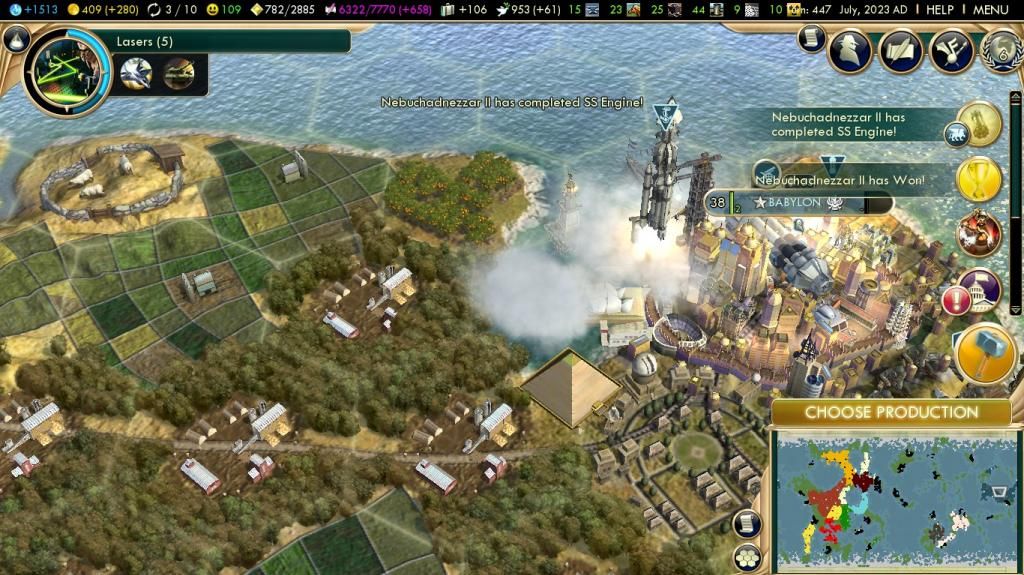The image size is (1024, 575).
Task: Click the Choose Production button
Action: (x=891, y=412)
